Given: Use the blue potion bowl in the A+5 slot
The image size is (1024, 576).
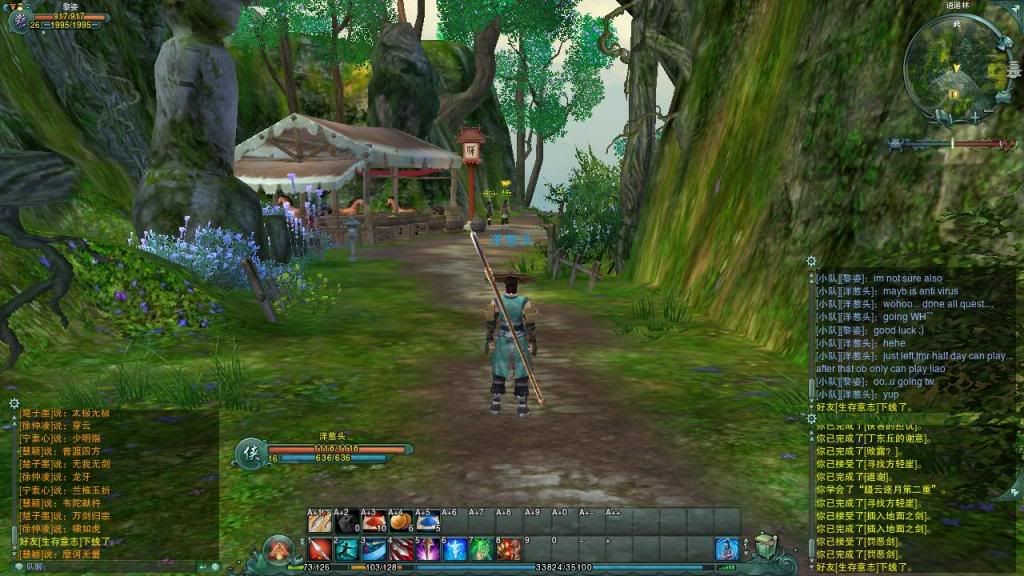Looking at the screenshot, I should tap(427, 521).
